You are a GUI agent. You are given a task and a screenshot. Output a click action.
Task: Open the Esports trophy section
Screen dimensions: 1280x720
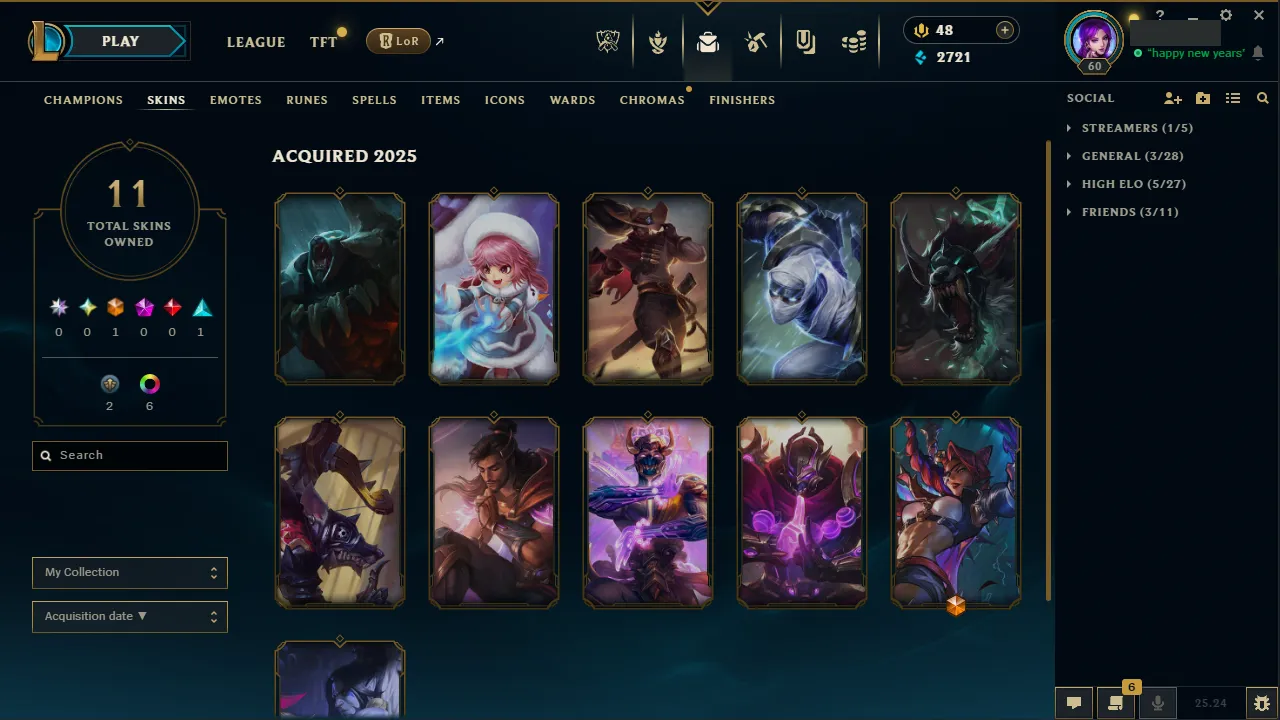[608, 41]
